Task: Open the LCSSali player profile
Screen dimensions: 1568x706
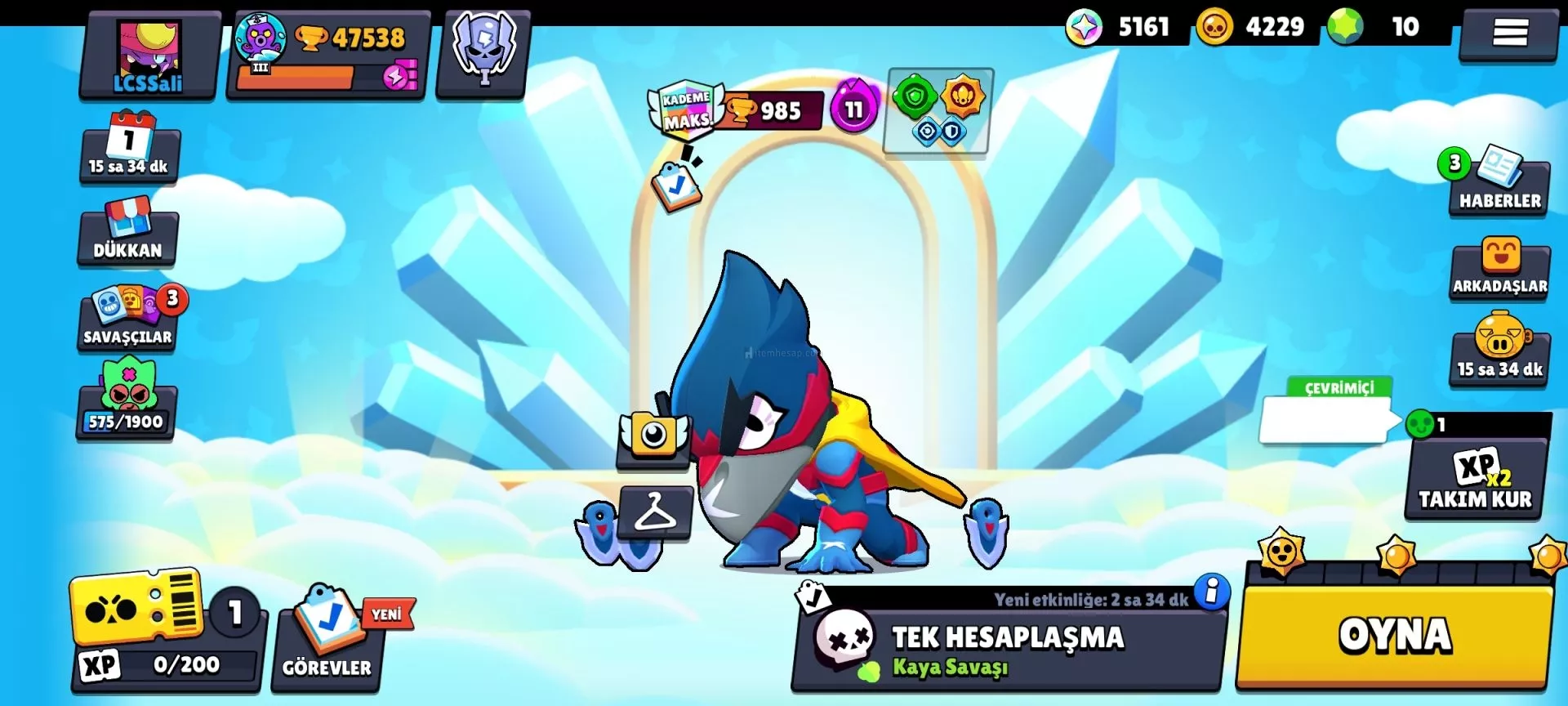Action: click(149, 56)
